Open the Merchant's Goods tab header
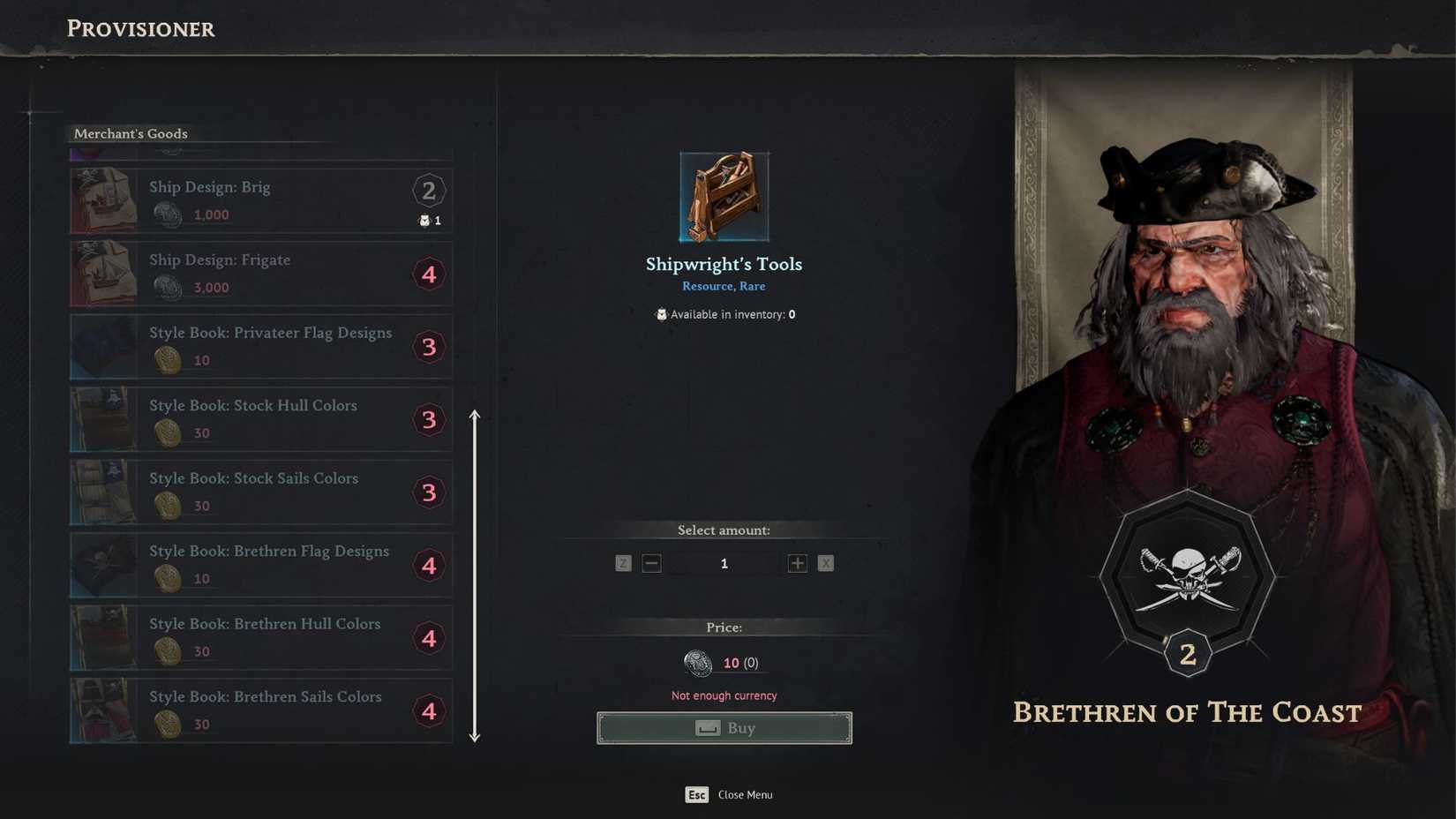 pos(131,133)
